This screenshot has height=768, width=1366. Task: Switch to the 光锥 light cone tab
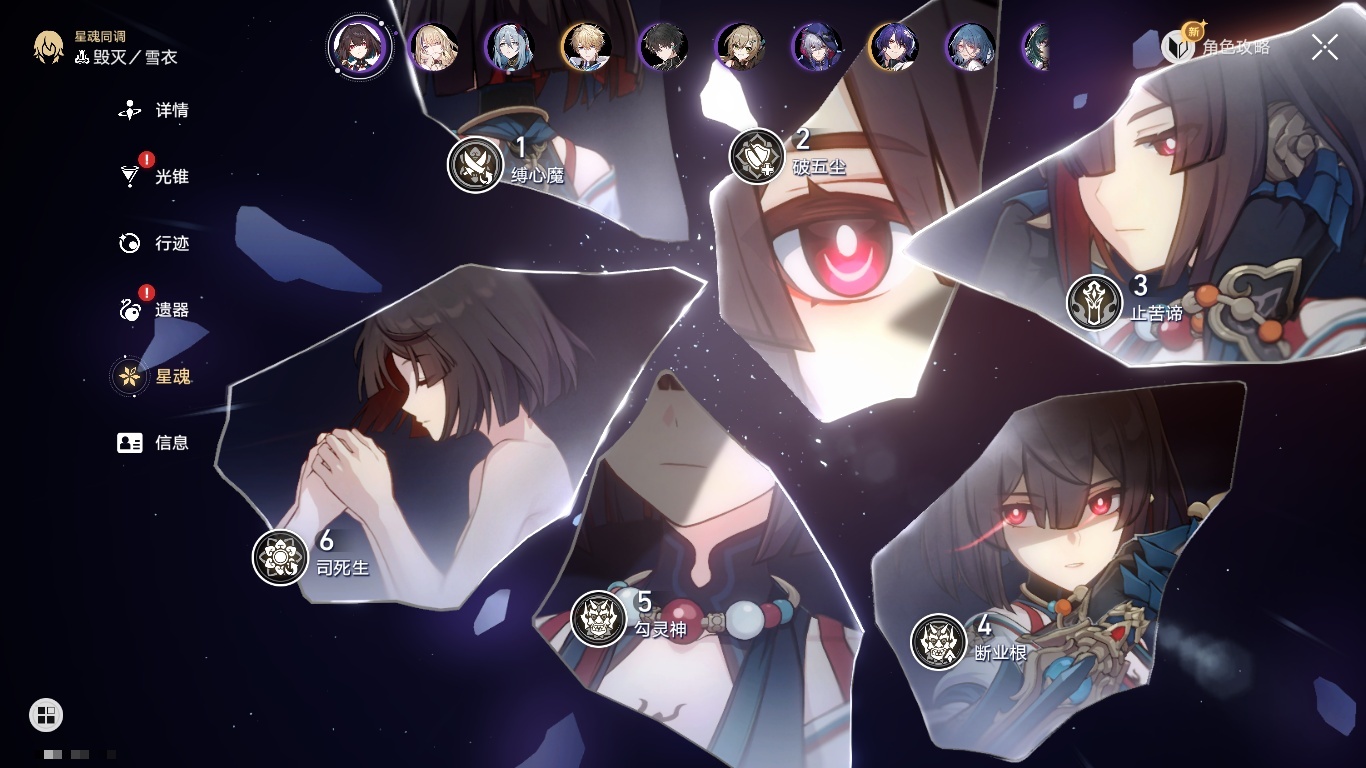154,177
